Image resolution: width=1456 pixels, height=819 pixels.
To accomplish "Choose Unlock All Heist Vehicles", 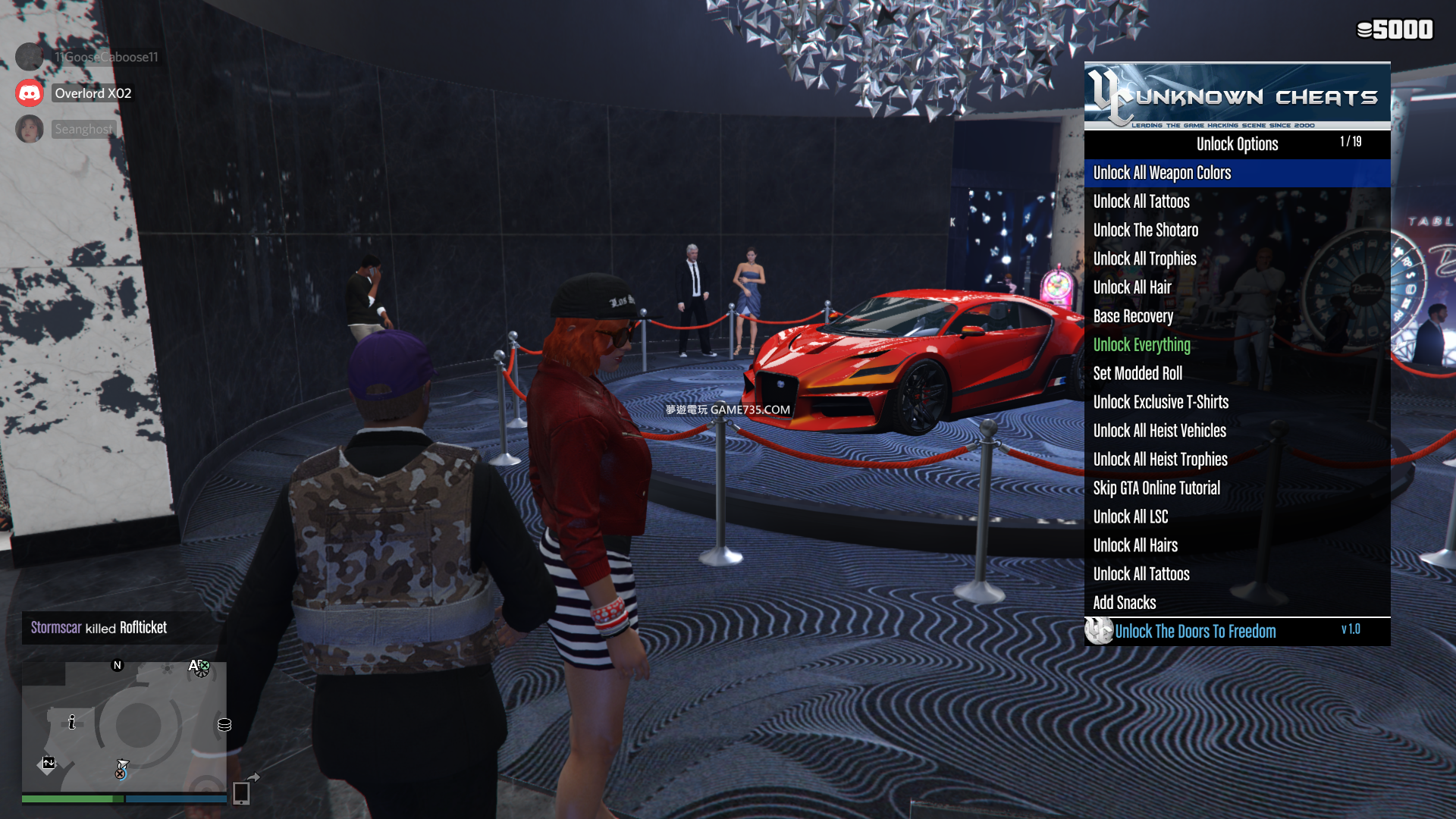I will pyautogui.click(x=1159, y=431).
